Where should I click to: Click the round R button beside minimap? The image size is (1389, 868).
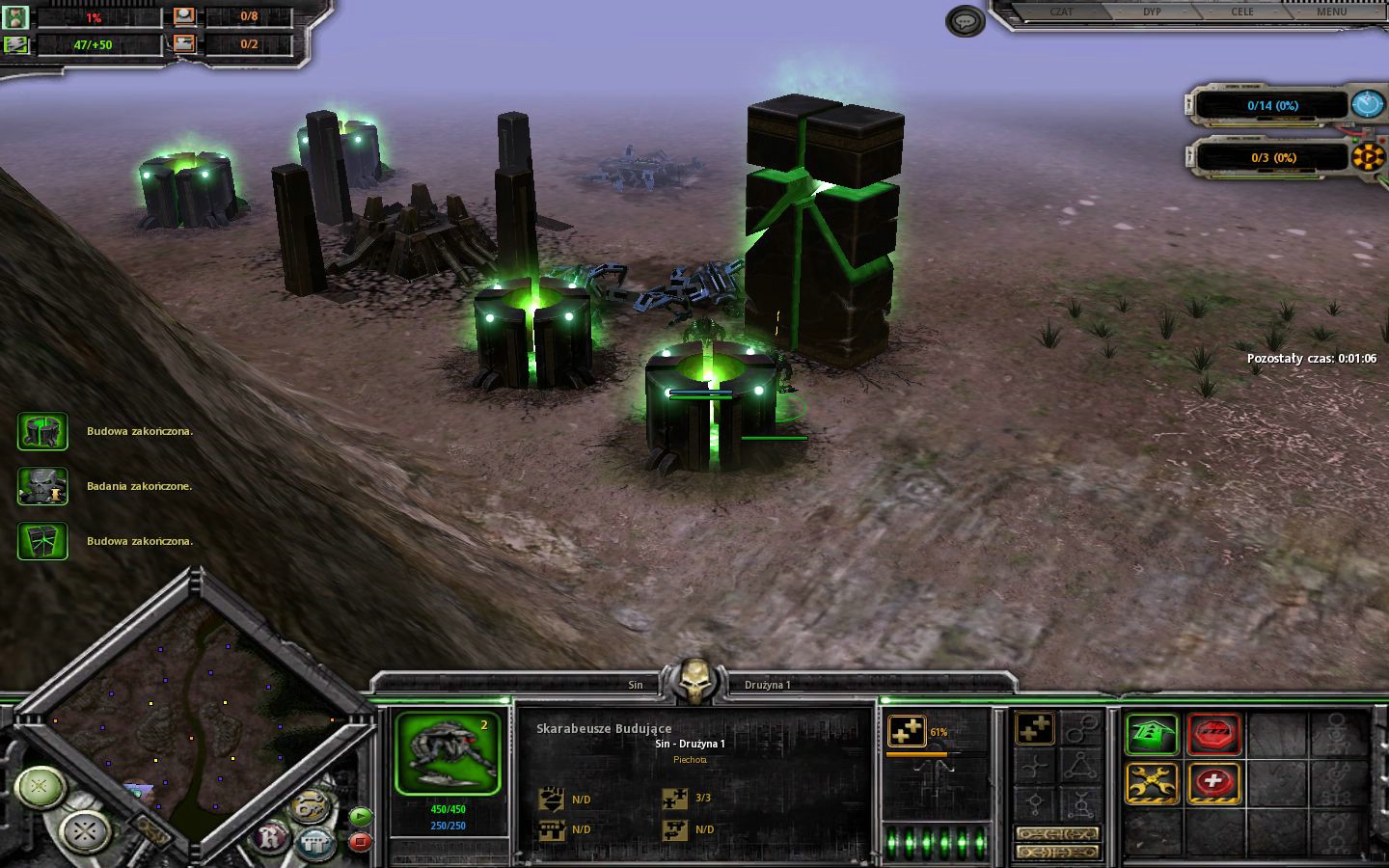click(271, 838)
